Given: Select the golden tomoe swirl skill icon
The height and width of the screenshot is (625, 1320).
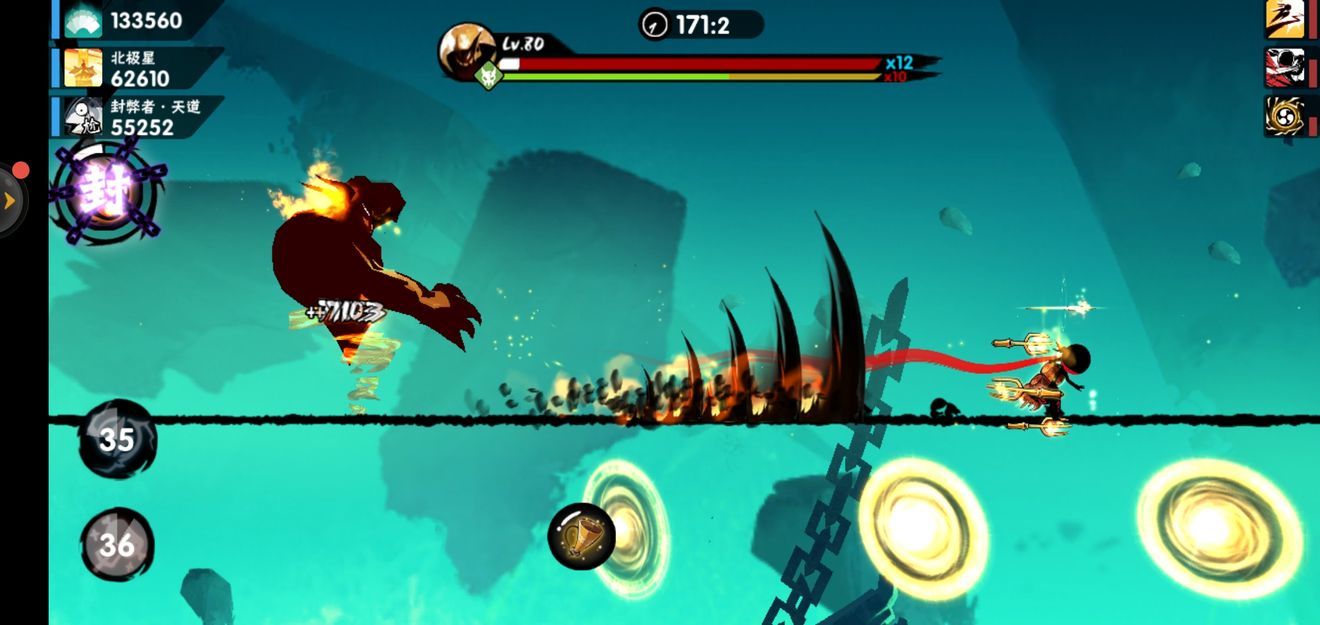Looking at the screenshot, I should 1284,115.
